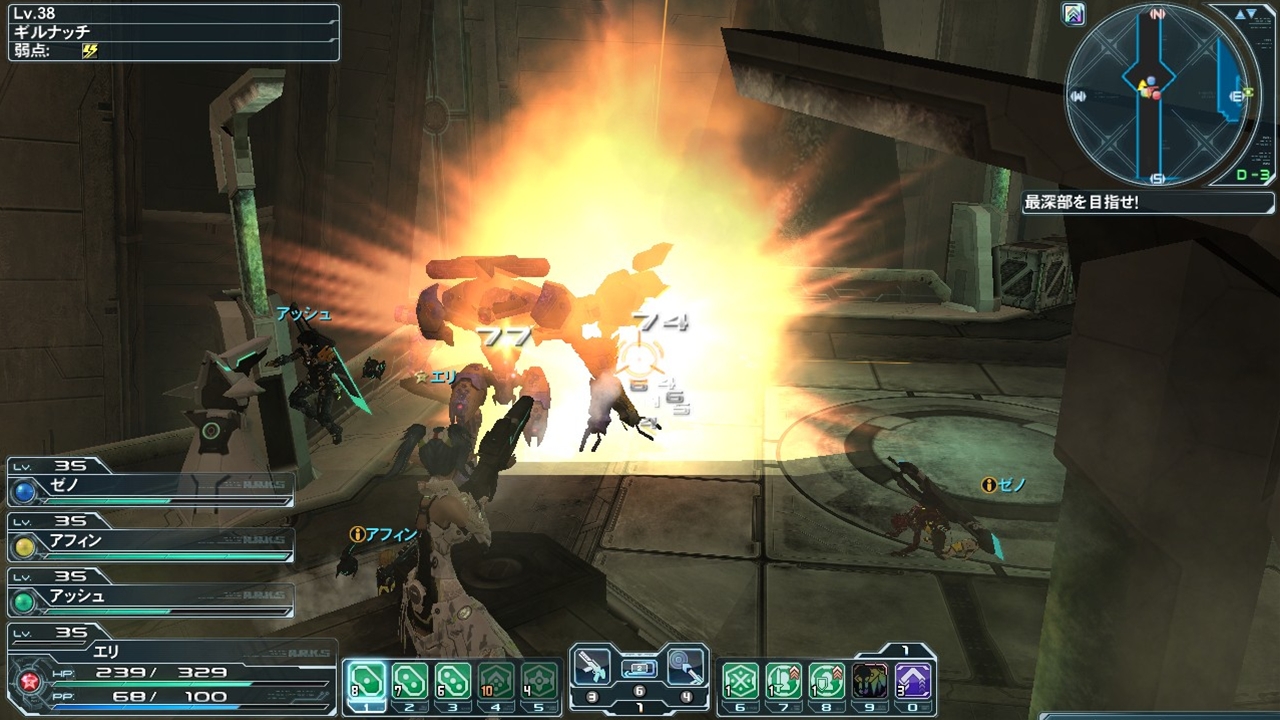Select party member ゼノ in the party list
The image size is (1280, 720).
coord(150,486)
